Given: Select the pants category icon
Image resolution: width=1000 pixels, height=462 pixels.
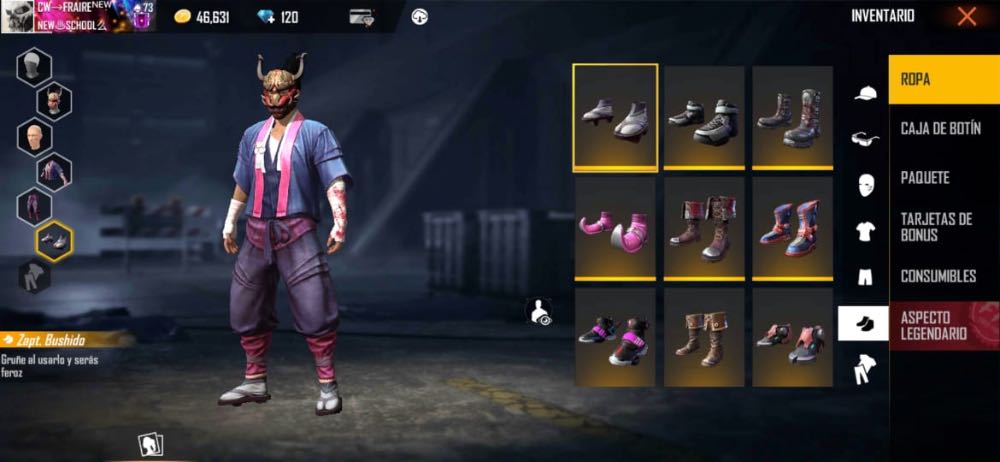Looking at the screenshot, I should (865, 277).
